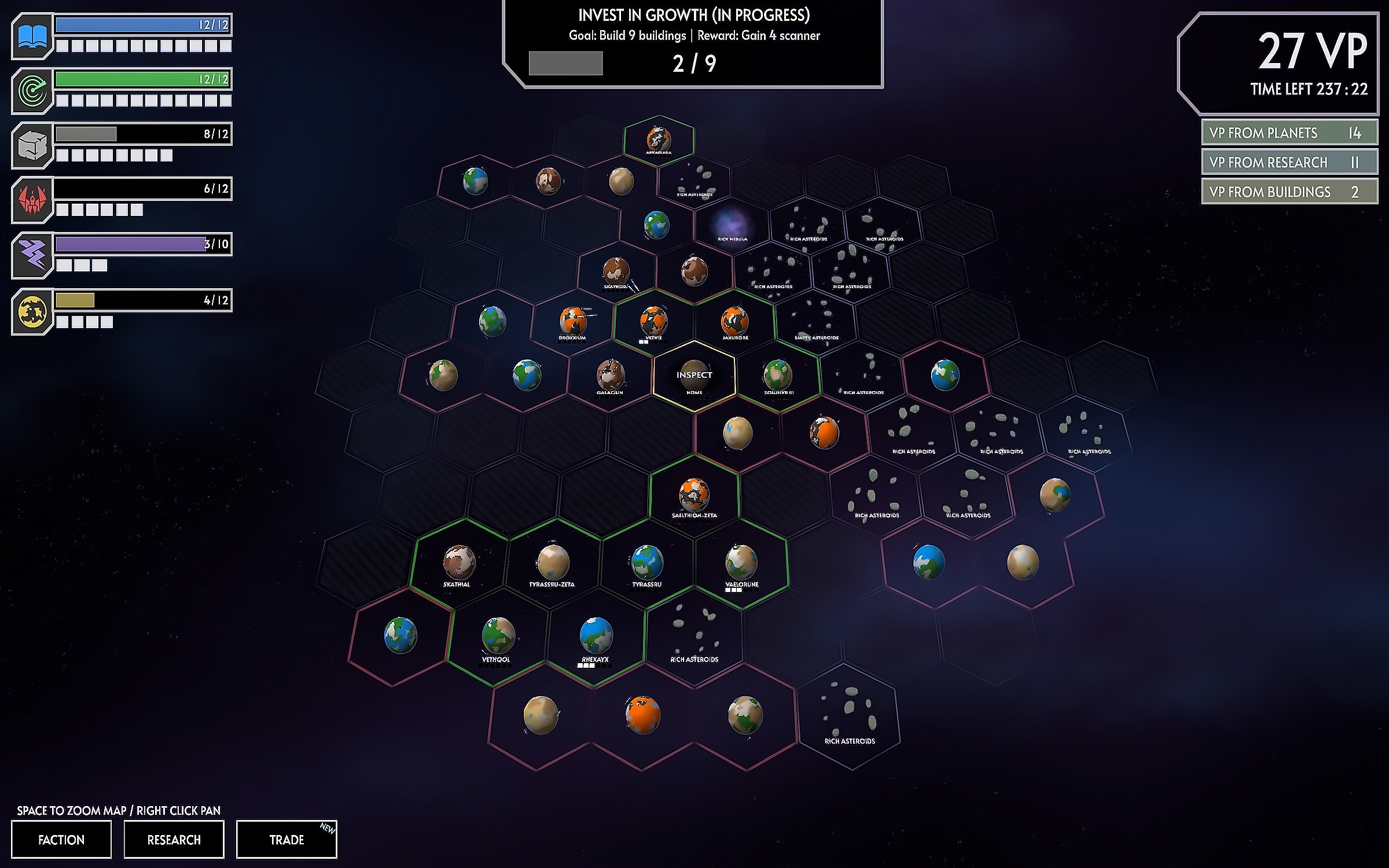Open the Trade menu marked new
The height and width of the screenshot is (868, 1389).
click(x=286, y=839)
